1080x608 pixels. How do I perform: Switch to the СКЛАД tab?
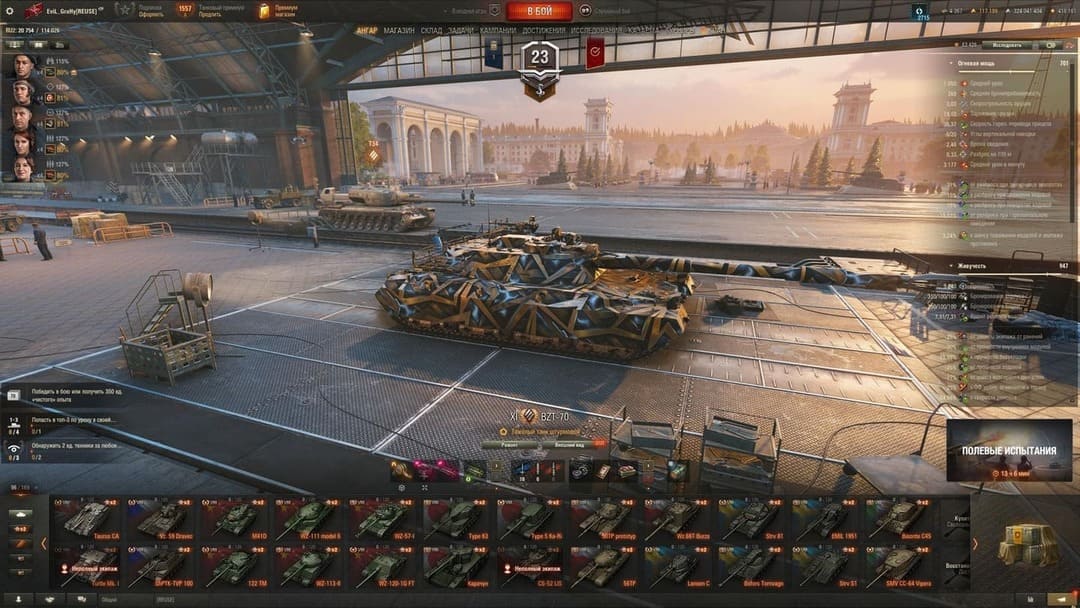pyautogui.click(x=431, y=31)
